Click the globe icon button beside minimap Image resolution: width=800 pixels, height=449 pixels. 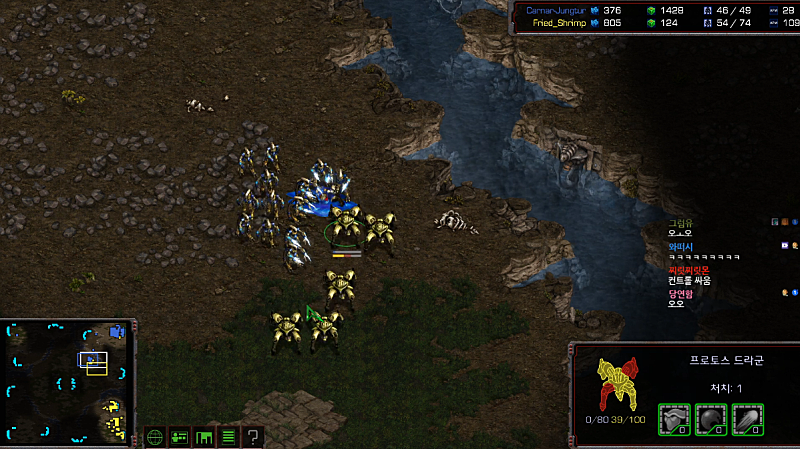pyautogui.click(x=155, y=436)
